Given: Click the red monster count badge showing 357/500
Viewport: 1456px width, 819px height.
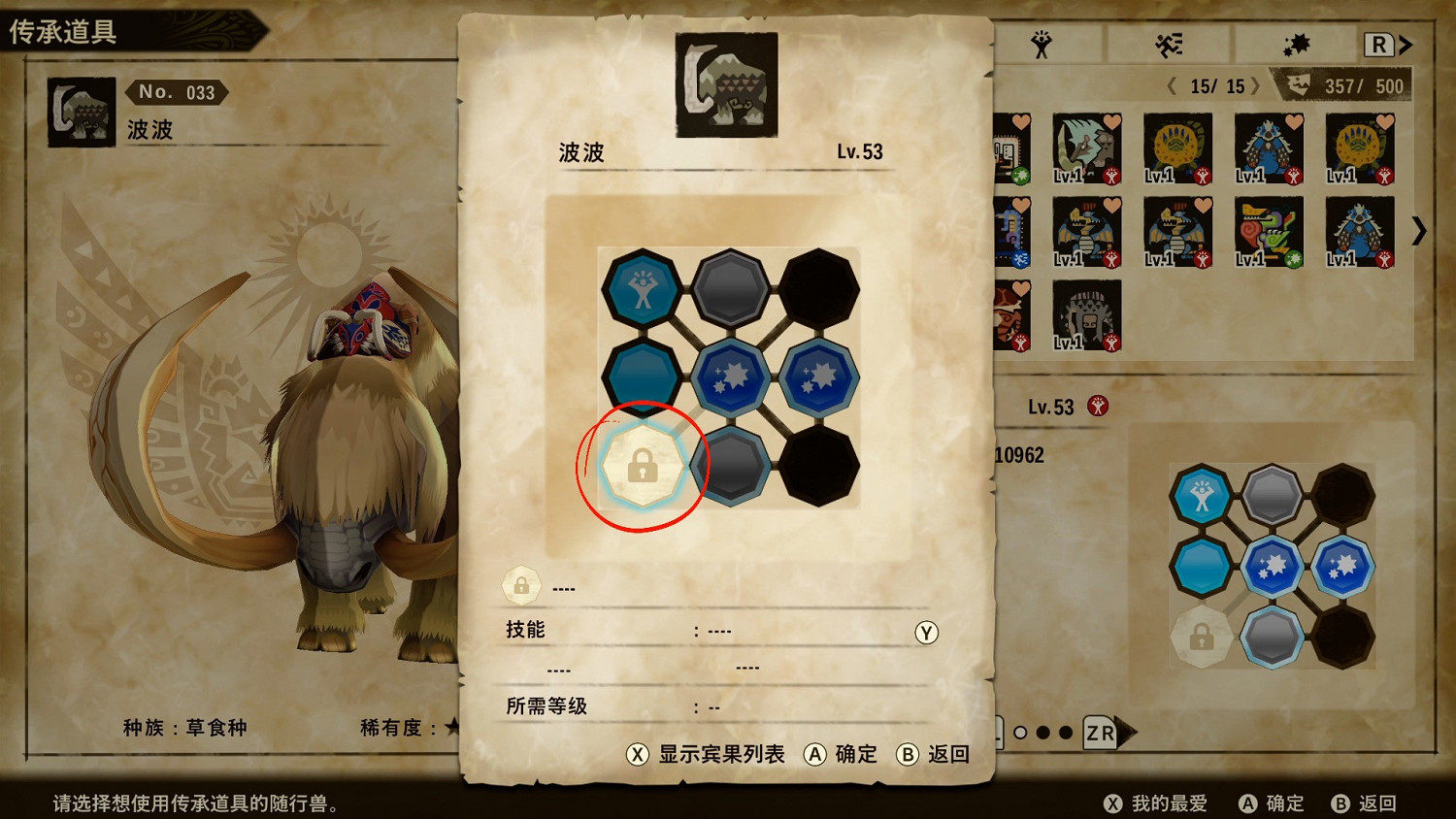Looking at the screenshot, I should [1349, 86].
